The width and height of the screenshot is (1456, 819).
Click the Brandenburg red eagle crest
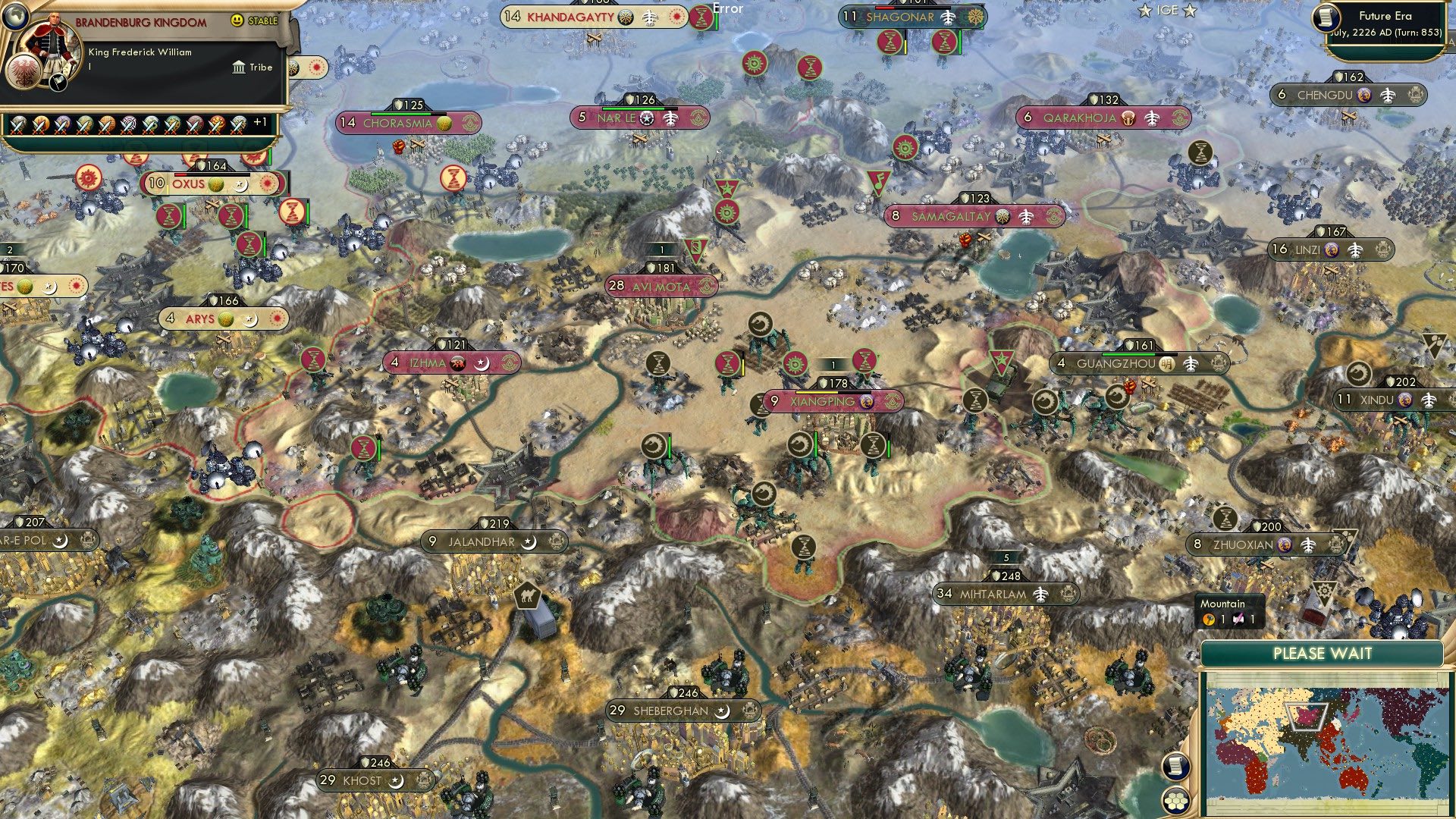[24, 74]
